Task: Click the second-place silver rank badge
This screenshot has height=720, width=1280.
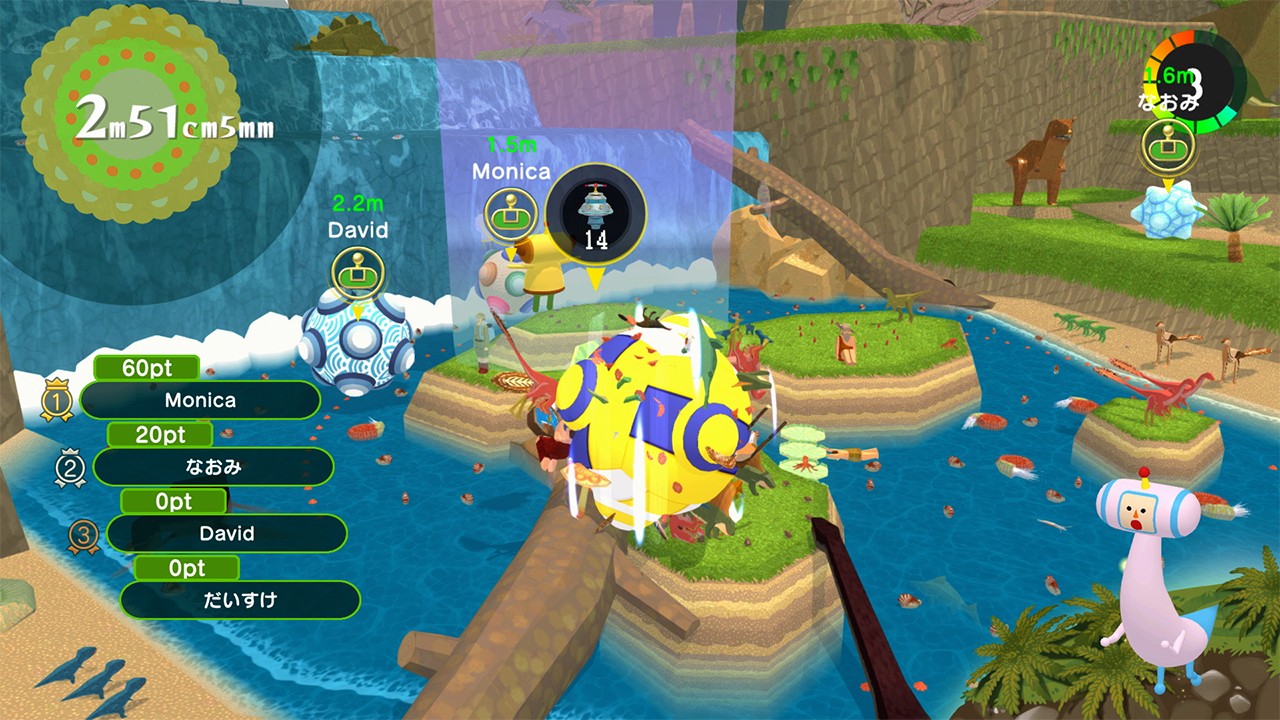Action: [70, 468]
